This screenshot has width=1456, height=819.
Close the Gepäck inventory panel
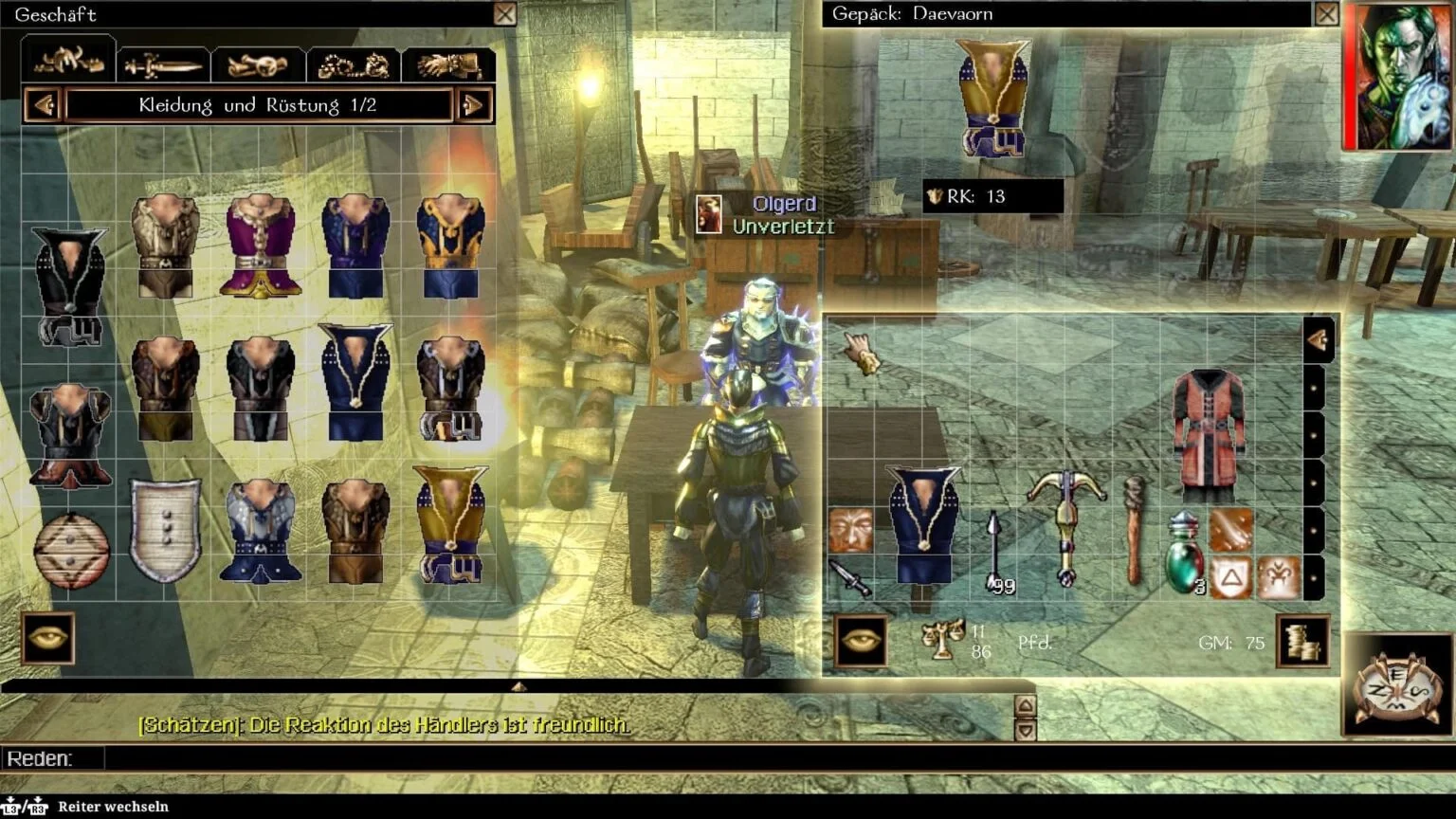1326,14
